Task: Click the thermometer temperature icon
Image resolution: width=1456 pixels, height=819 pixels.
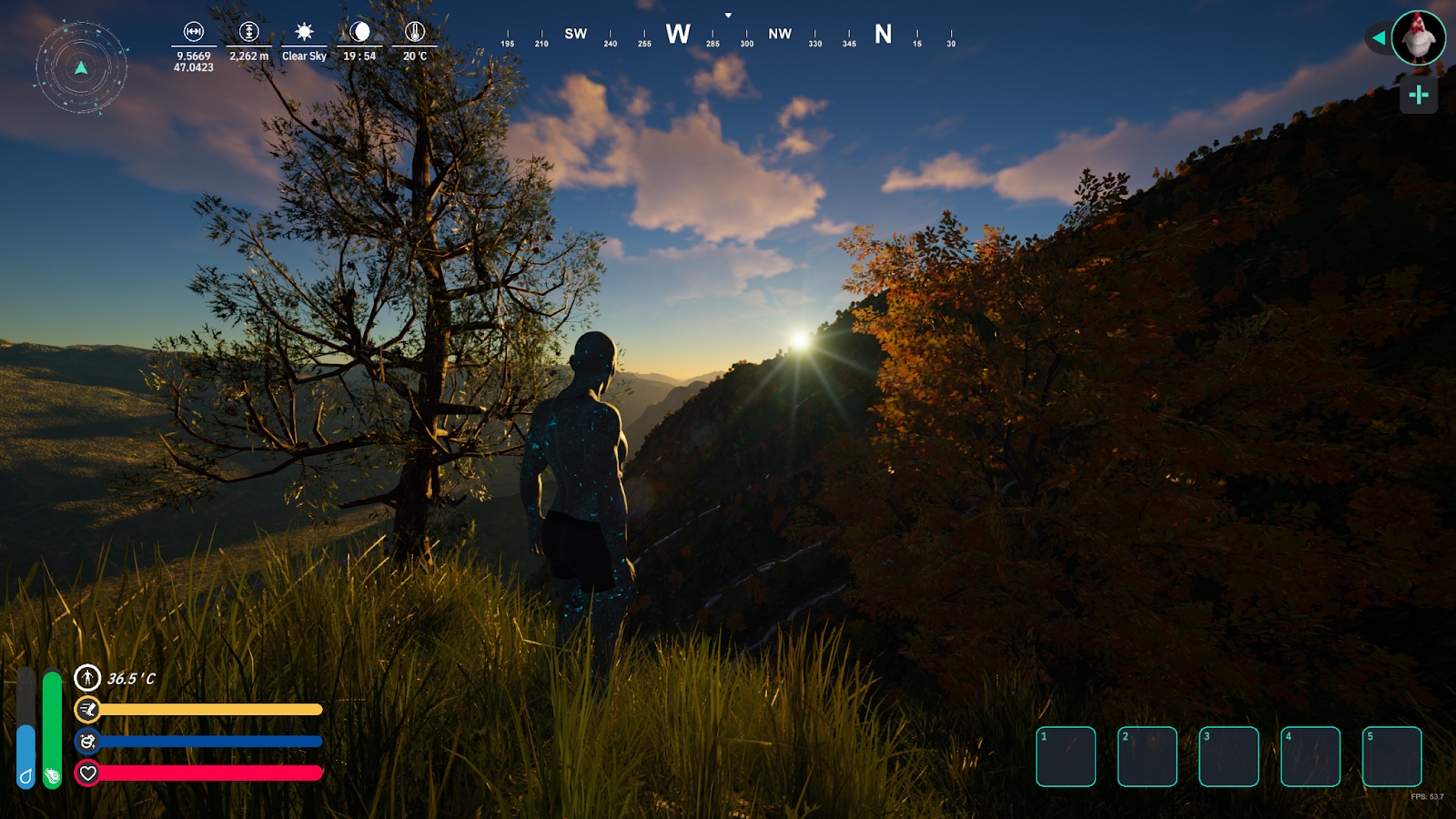Action: coord(415,32)
